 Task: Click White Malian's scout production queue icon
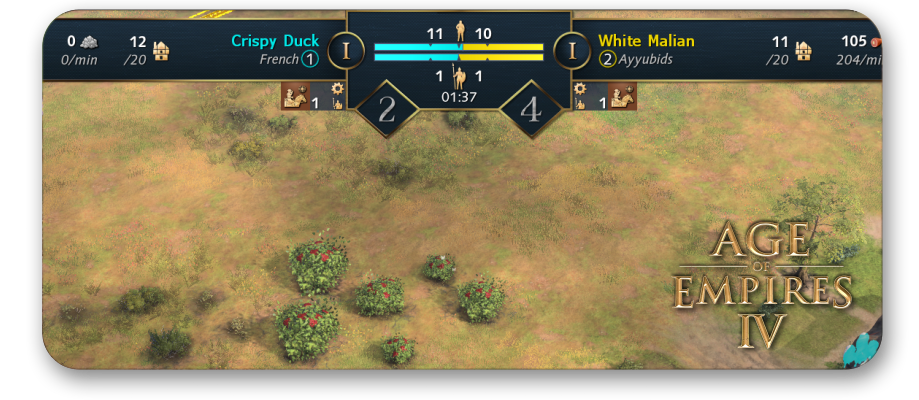coord(623,96)
